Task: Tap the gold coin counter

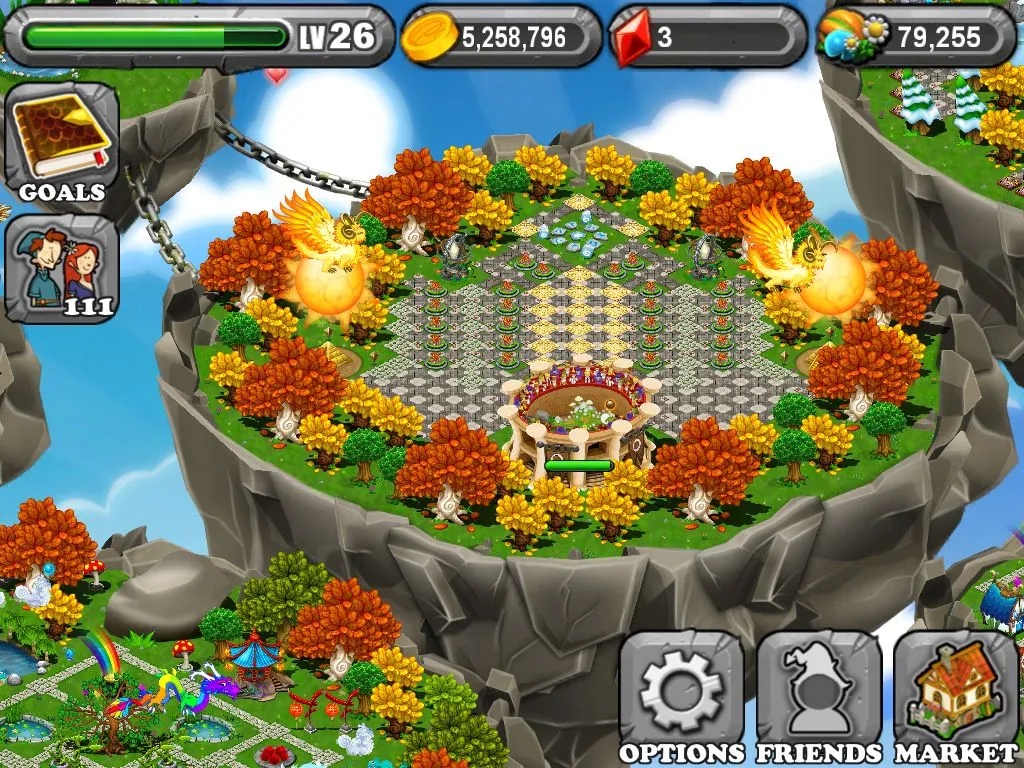Action: (501, 38)
